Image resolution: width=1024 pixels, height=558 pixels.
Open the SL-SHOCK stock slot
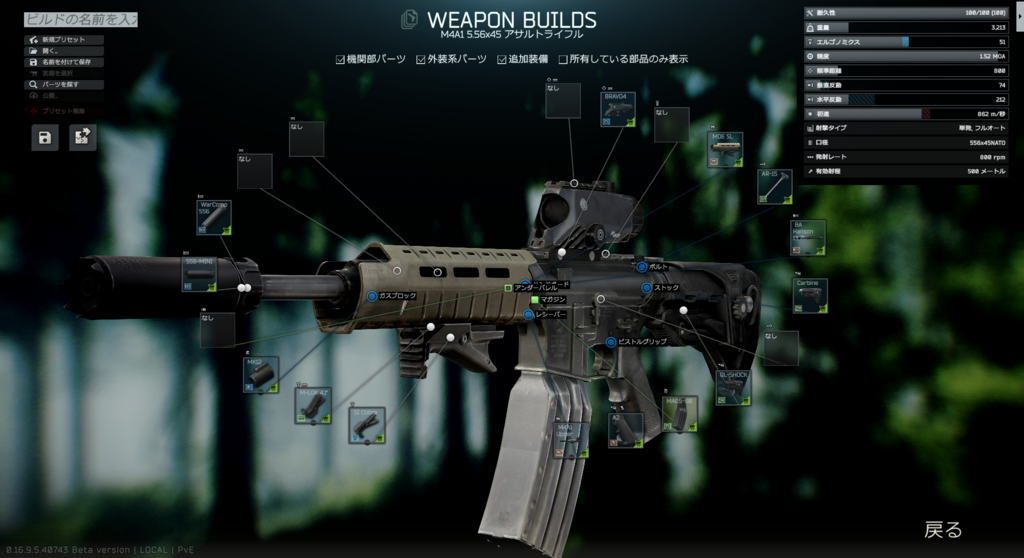click(733, 387)
